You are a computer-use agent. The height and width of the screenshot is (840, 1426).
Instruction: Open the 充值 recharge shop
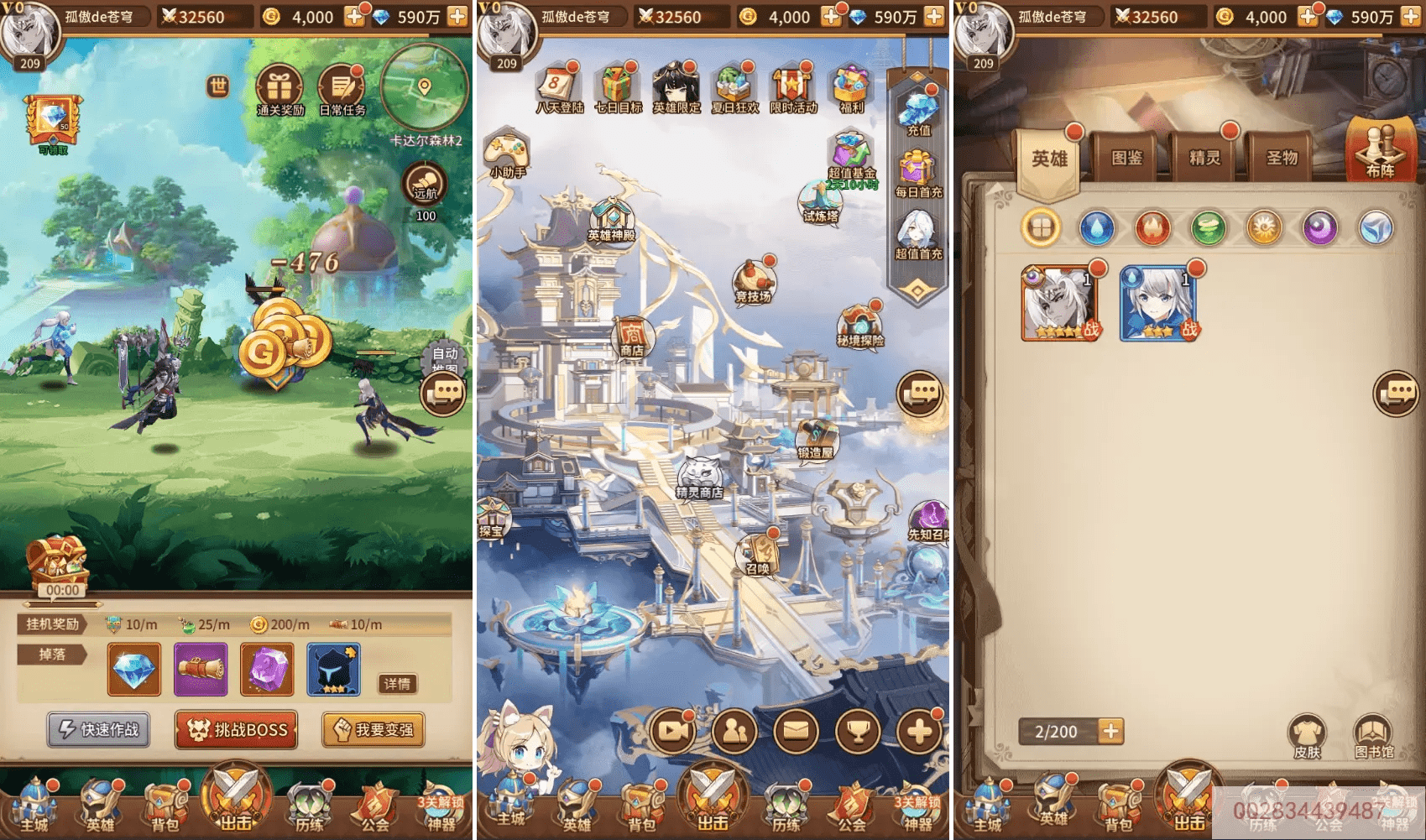point(918,113)
